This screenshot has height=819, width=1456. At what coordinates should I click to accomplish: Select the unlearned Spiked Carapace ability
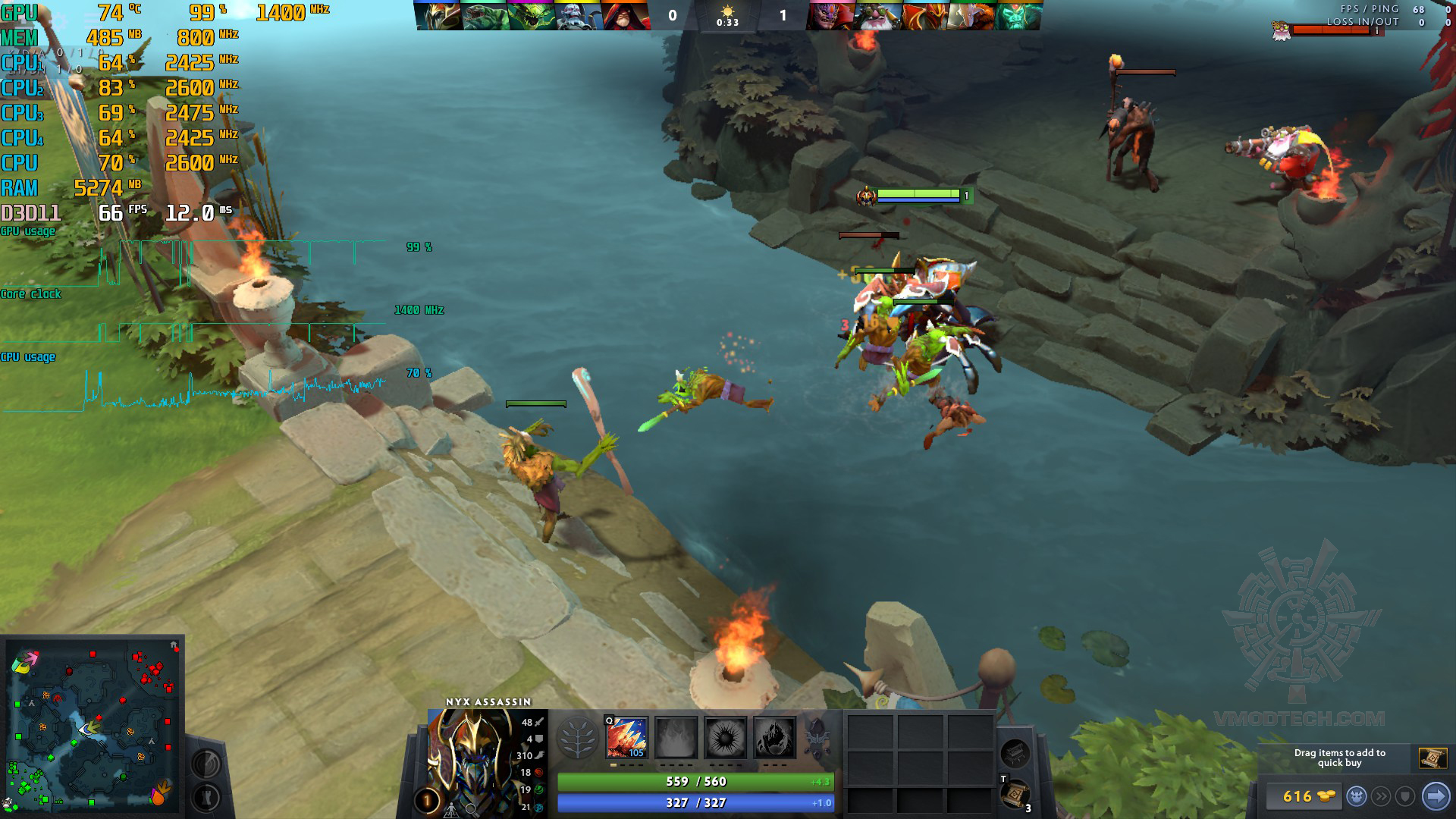point(725,737)
